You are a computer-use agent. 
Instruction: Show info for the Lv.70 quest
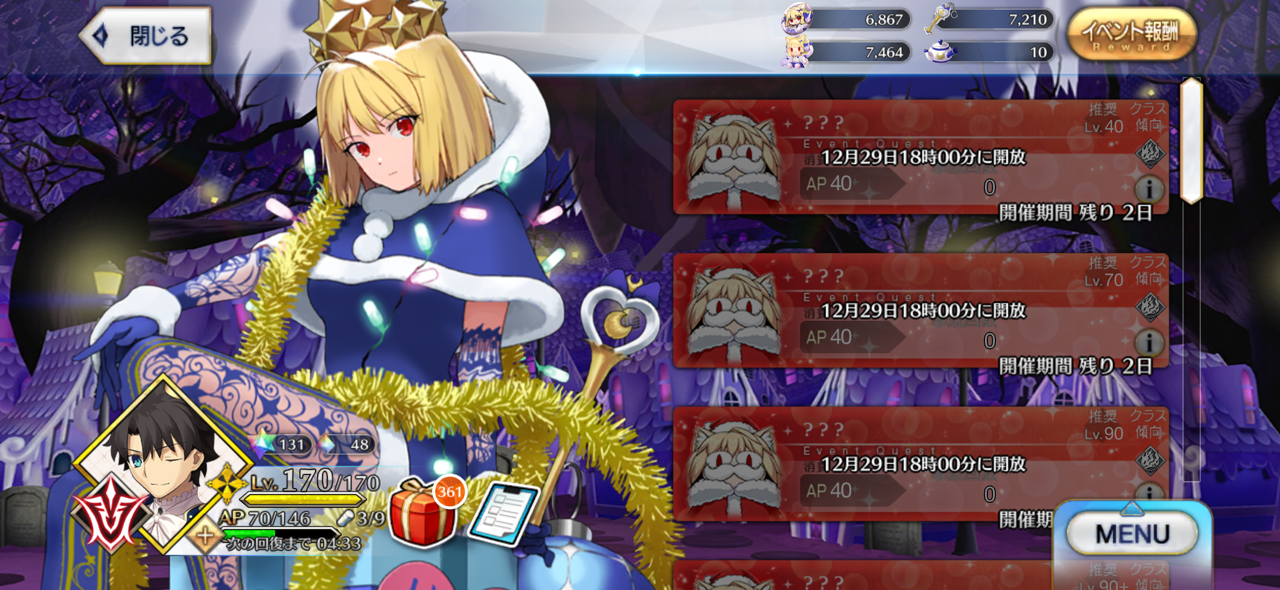(1149, 342)
